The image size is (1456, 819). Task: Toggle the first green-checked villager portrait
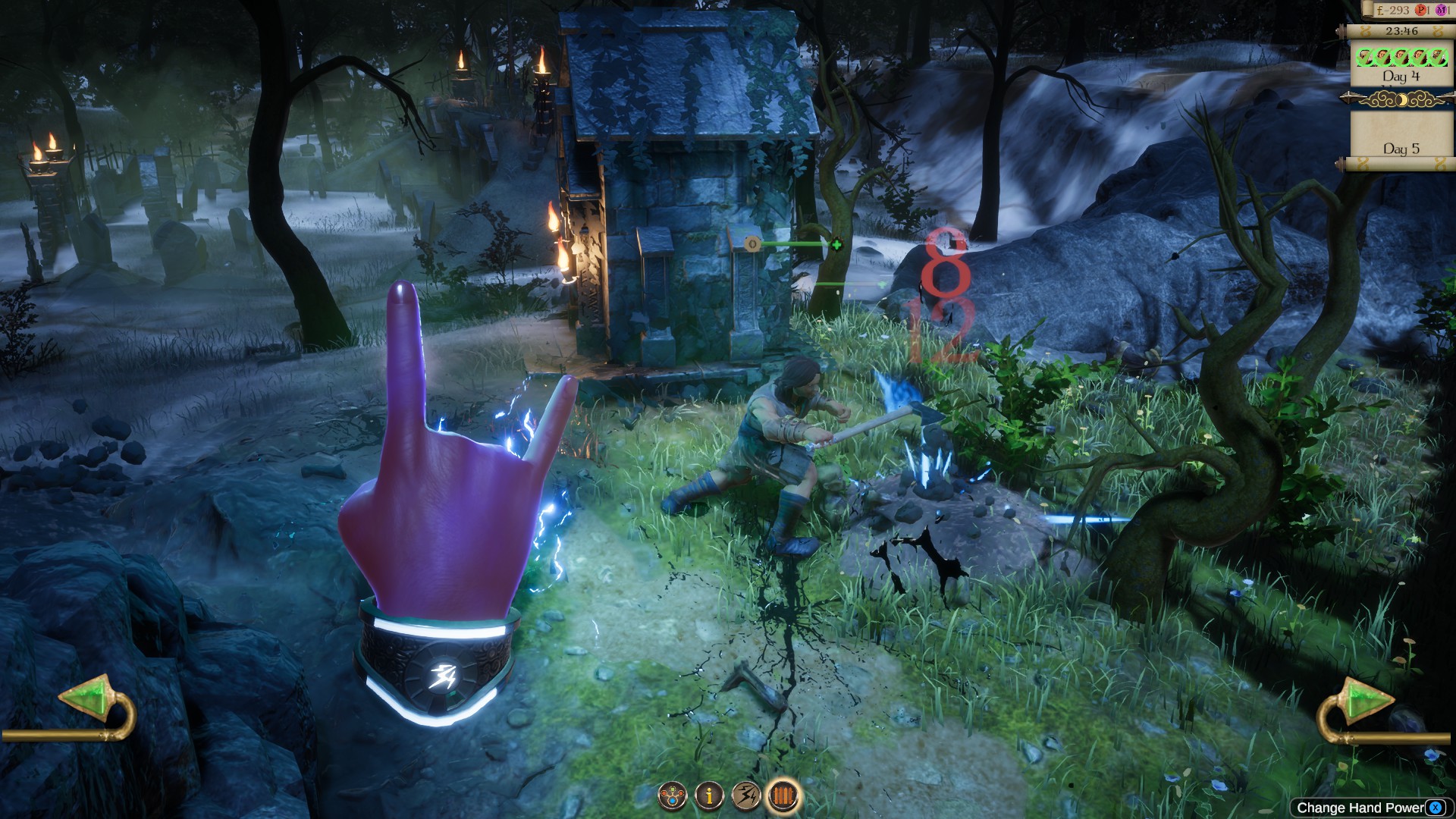(1363, 57)
